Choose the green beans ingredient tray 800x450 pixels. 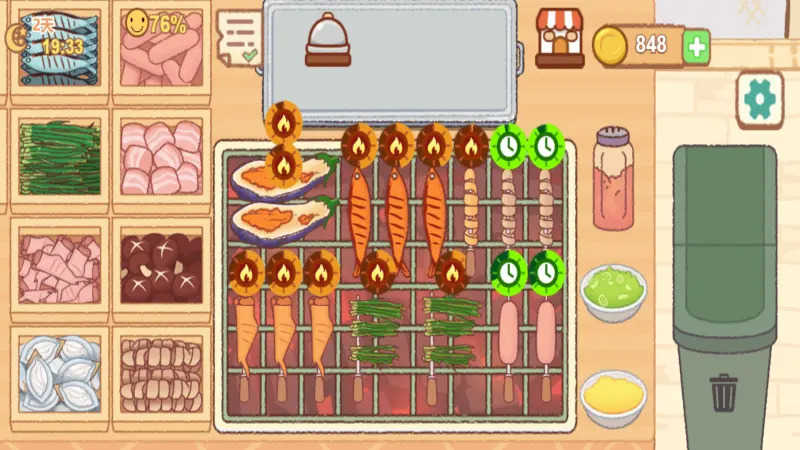60,158
